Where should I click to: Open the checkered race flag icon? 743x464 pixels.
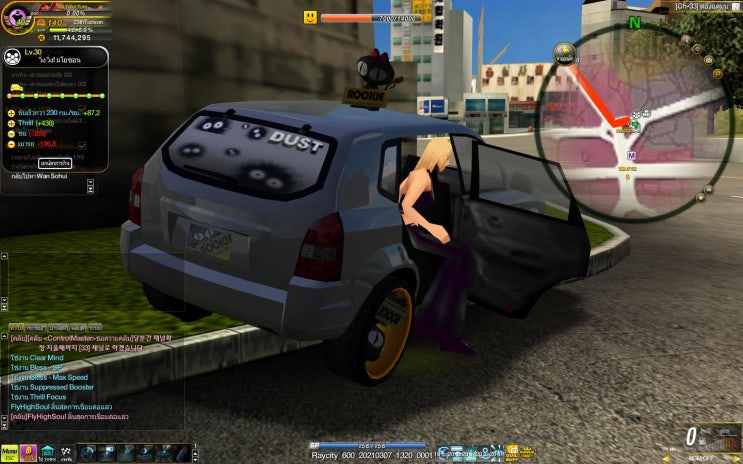click(67, 454)
